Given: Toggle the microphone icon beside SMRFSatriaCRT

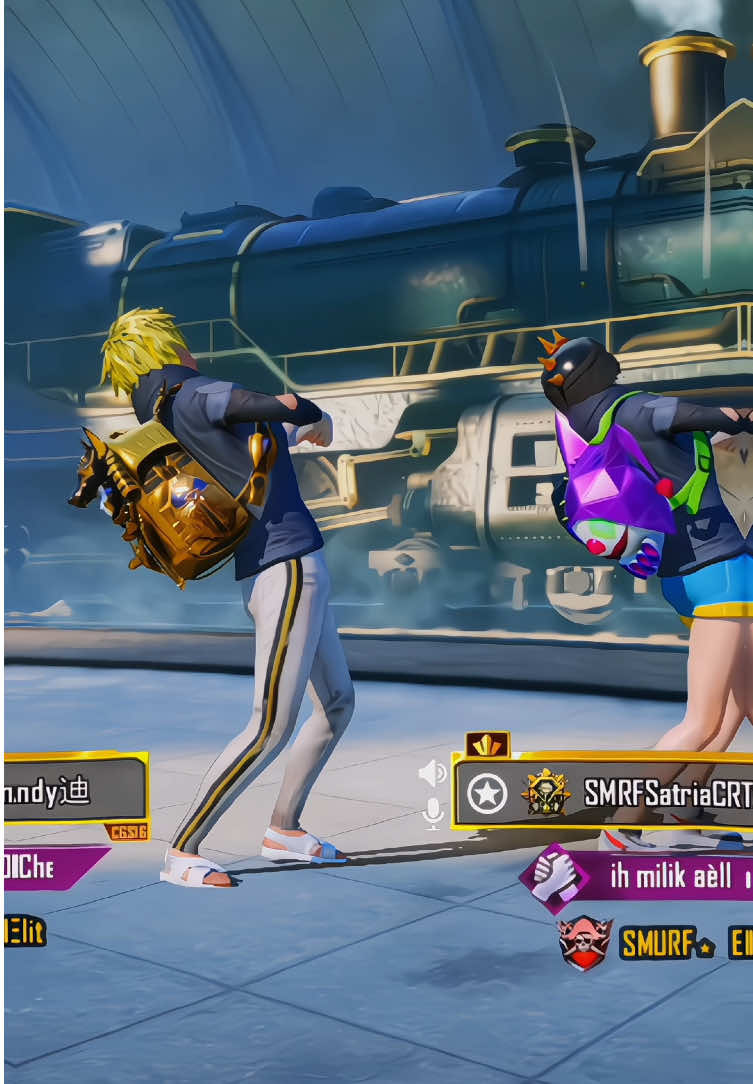Looking at the screenshot, I should tap(433, 813).
